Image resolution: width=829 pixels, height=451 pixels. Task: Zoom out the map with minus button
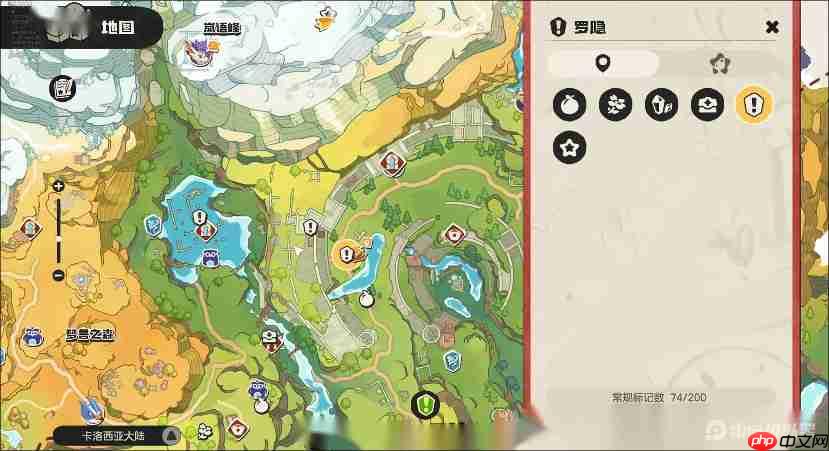[x=58, y=275]
